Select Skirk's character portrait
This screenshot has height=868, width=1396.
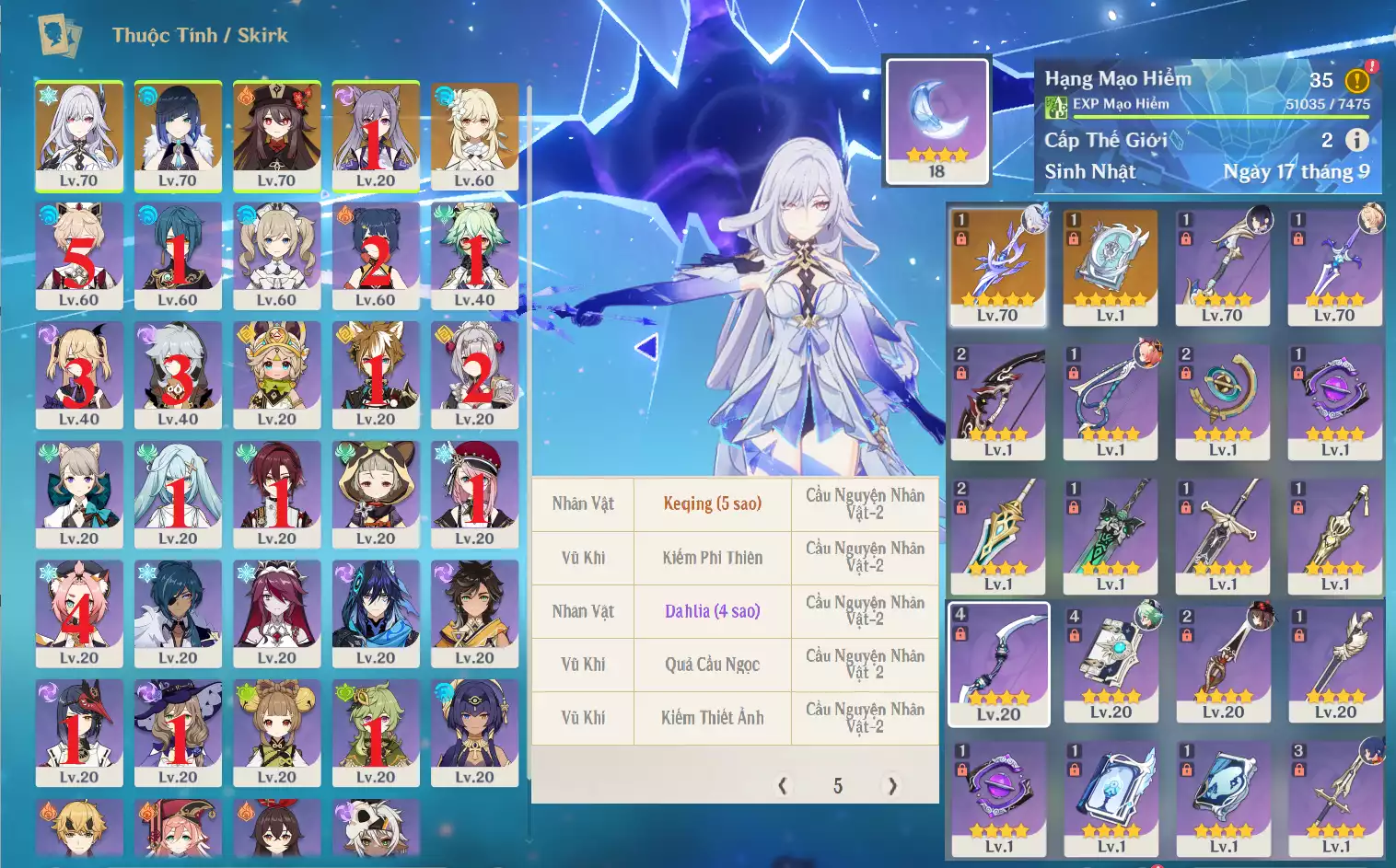[x=79, y=135]
